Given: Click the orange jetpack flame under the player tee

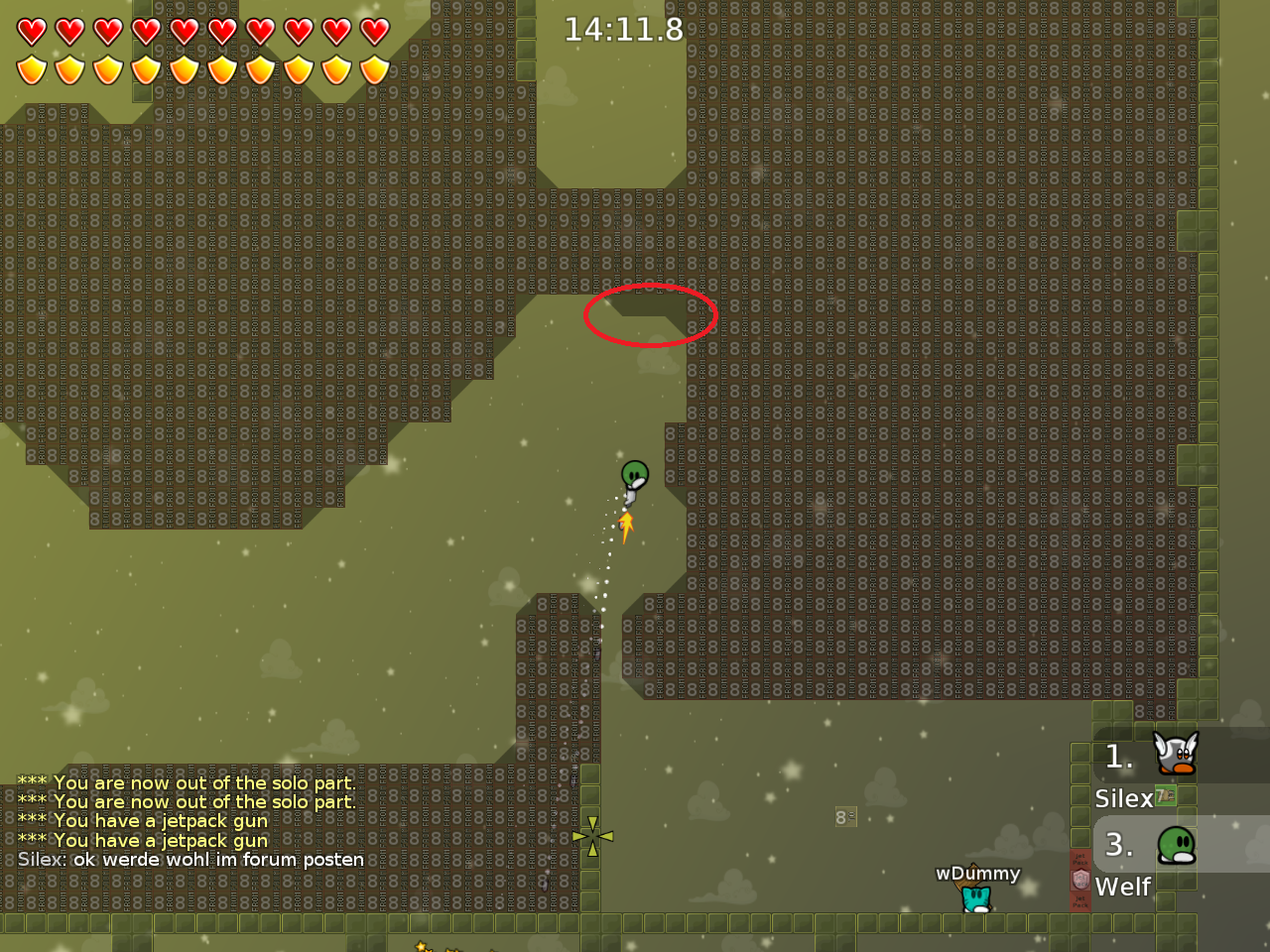Looking at the screenshot, I should [624, 529].
